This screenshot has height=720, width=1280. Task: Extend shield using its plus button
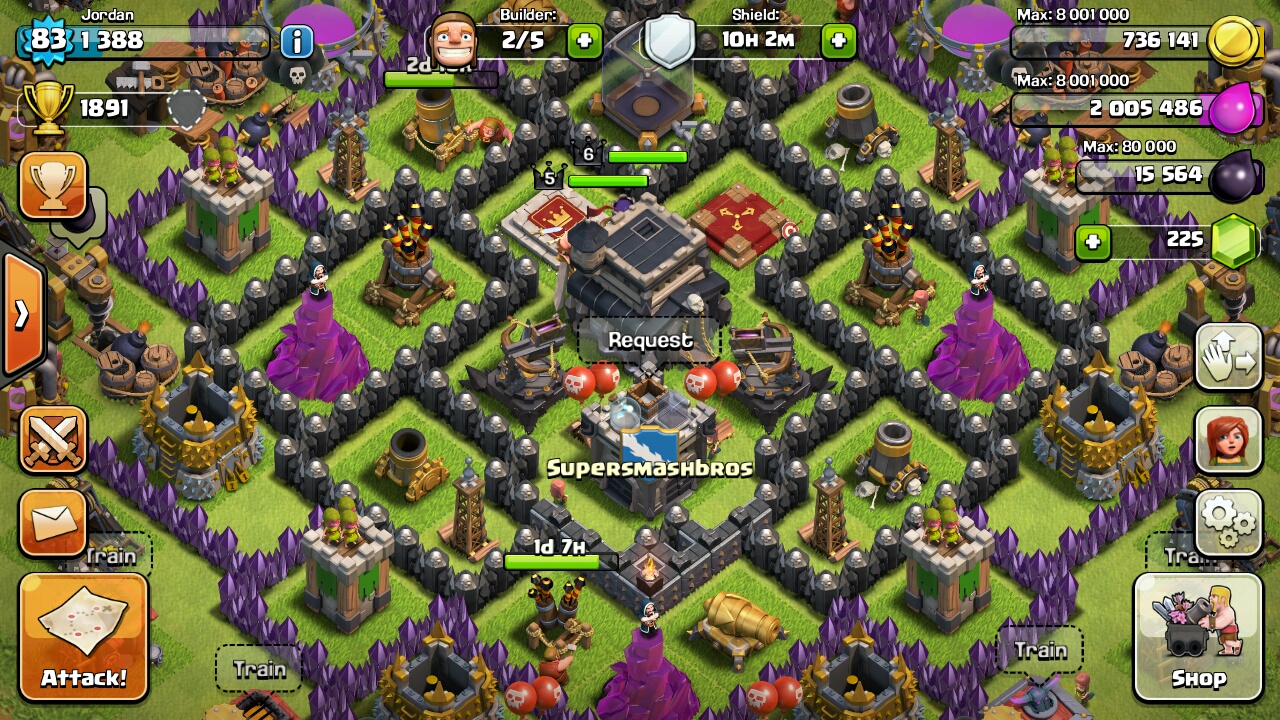tap(838, 40)
